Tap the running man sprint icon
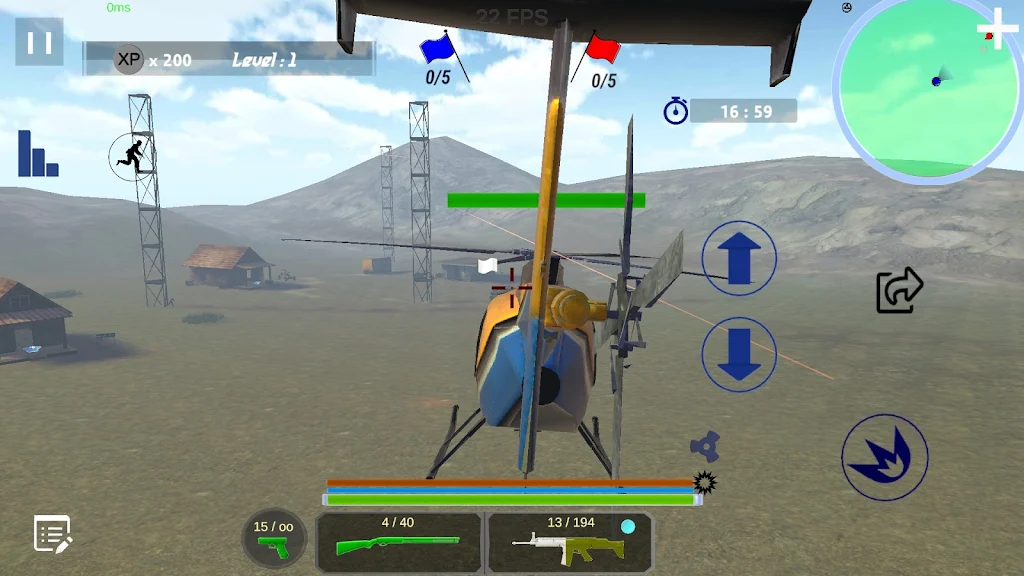 click(x=132, y=155)
